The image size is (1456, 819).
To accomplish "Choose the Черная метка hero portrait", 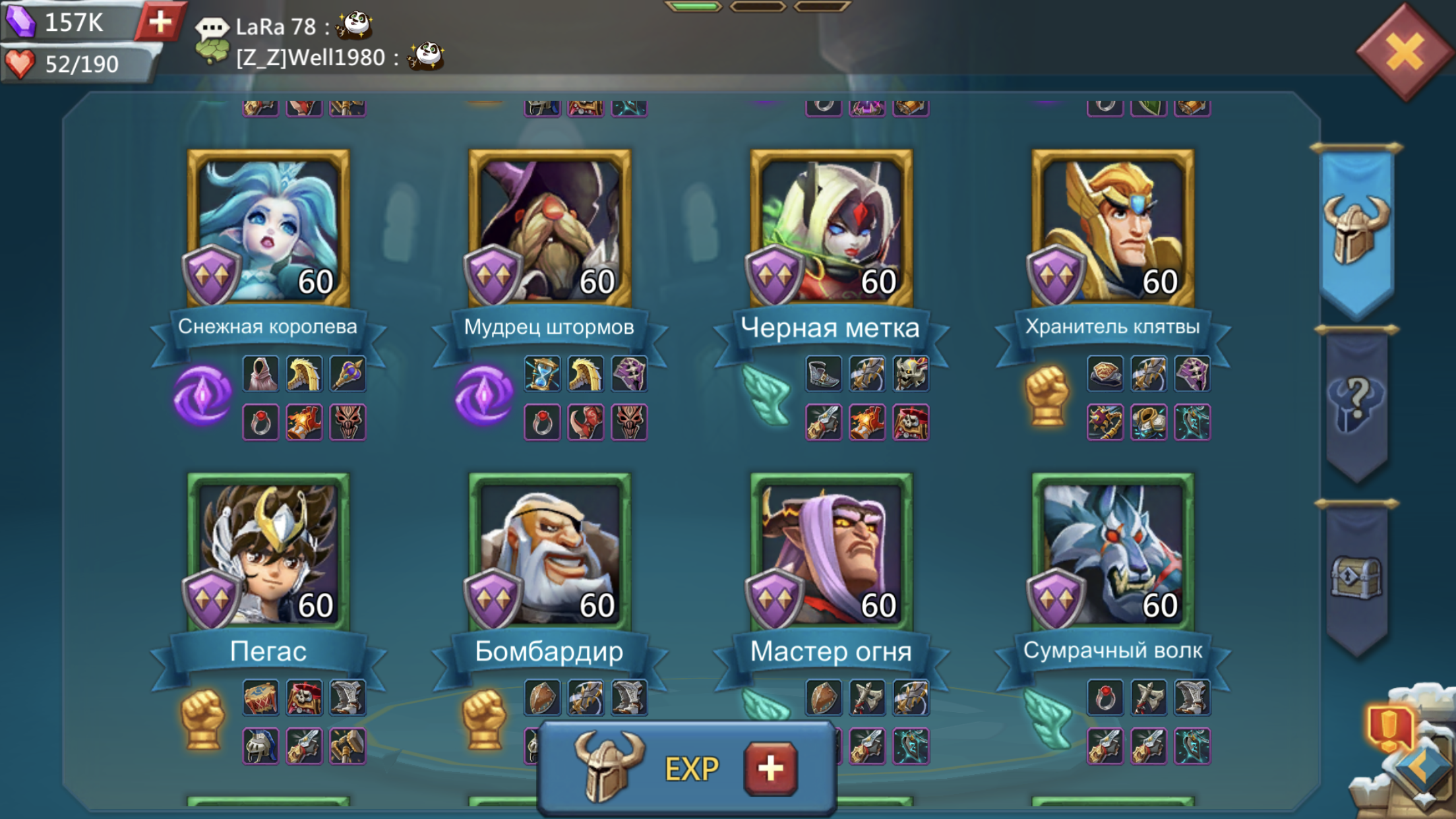I will point(832,229).
